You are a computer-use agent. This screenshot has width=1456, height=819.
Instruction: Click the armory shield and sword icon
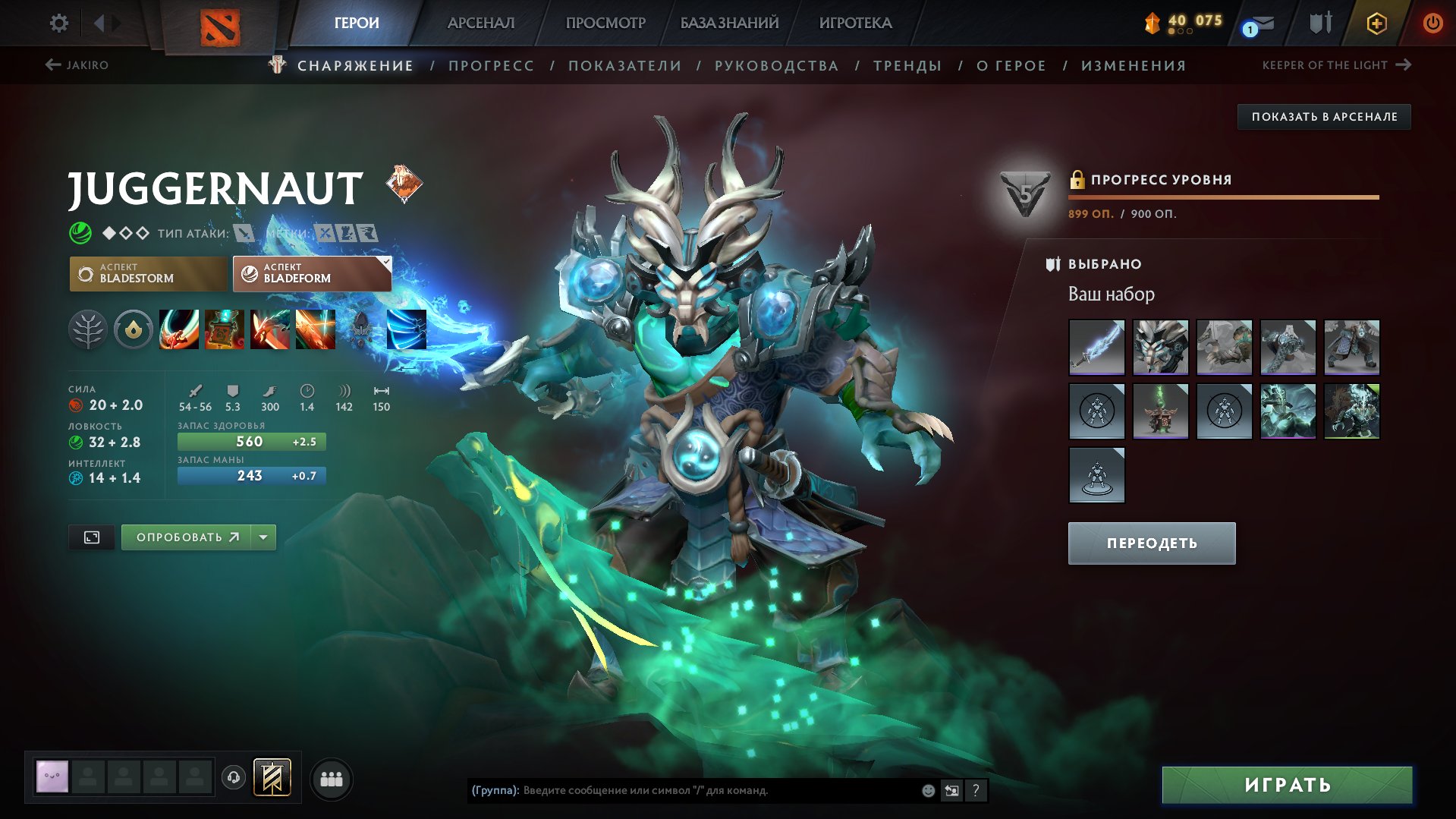click(x=1320, y=23)
